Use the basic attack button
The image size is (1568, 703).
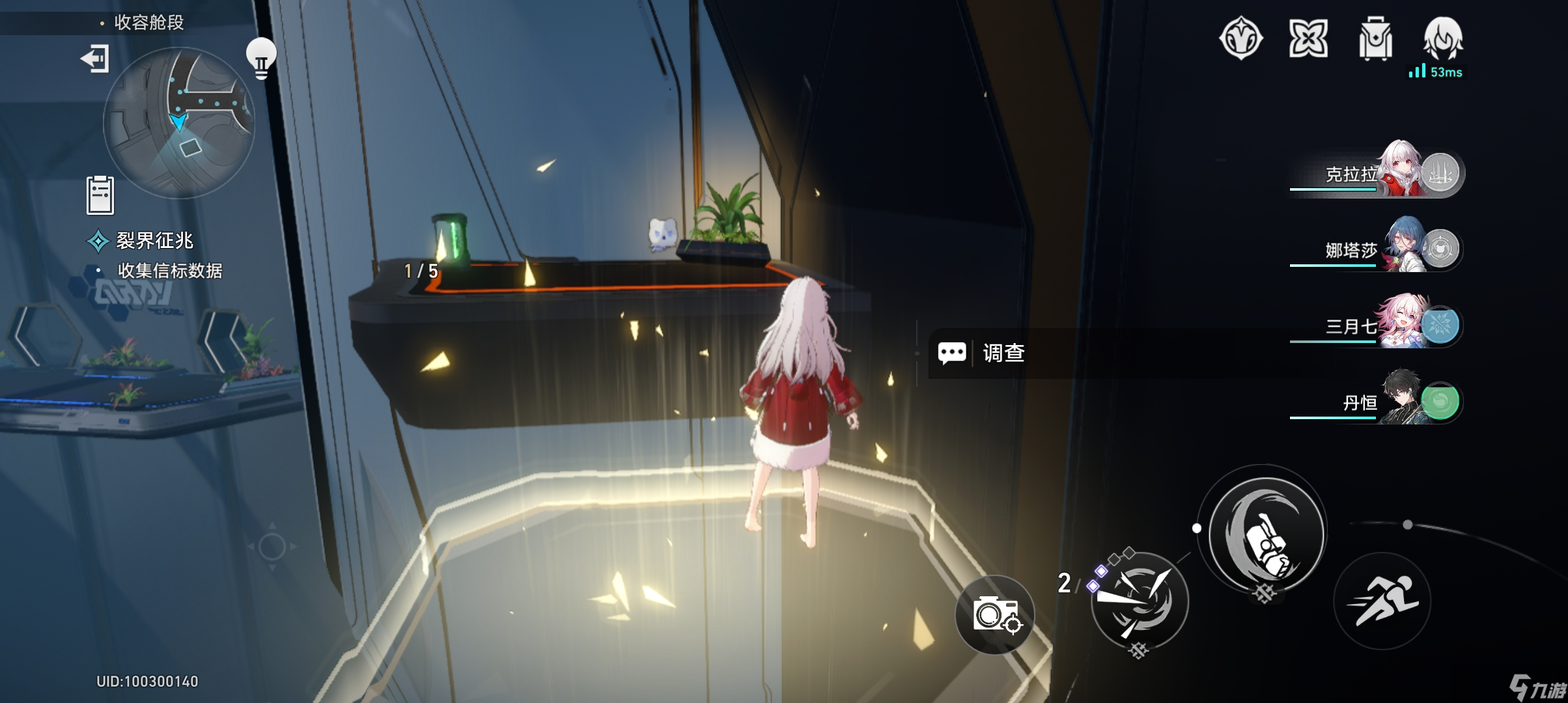(1266, 534)
